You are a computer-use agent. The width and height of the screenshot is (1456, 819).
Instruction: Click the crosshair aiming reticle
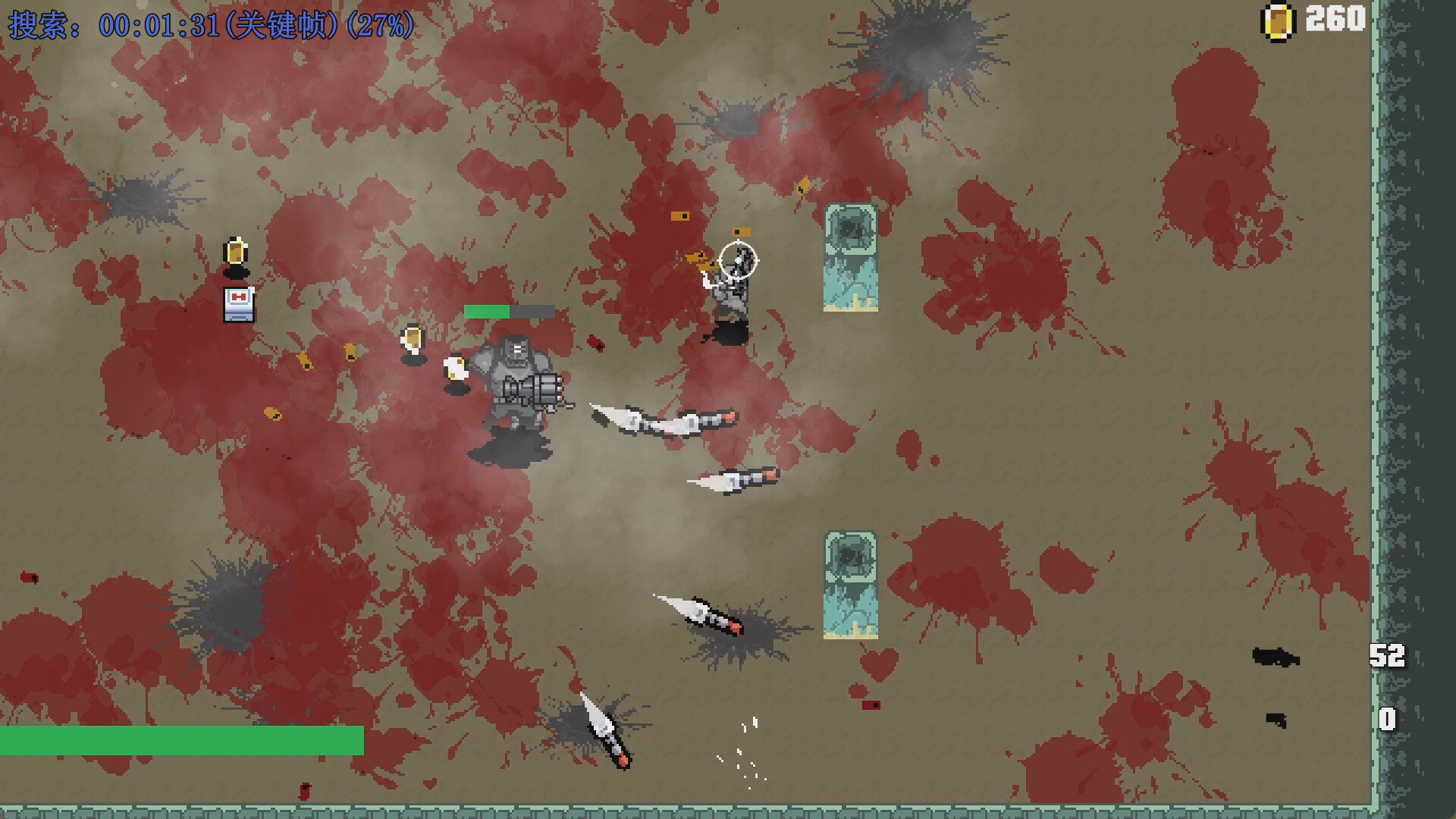coord(737,259)
